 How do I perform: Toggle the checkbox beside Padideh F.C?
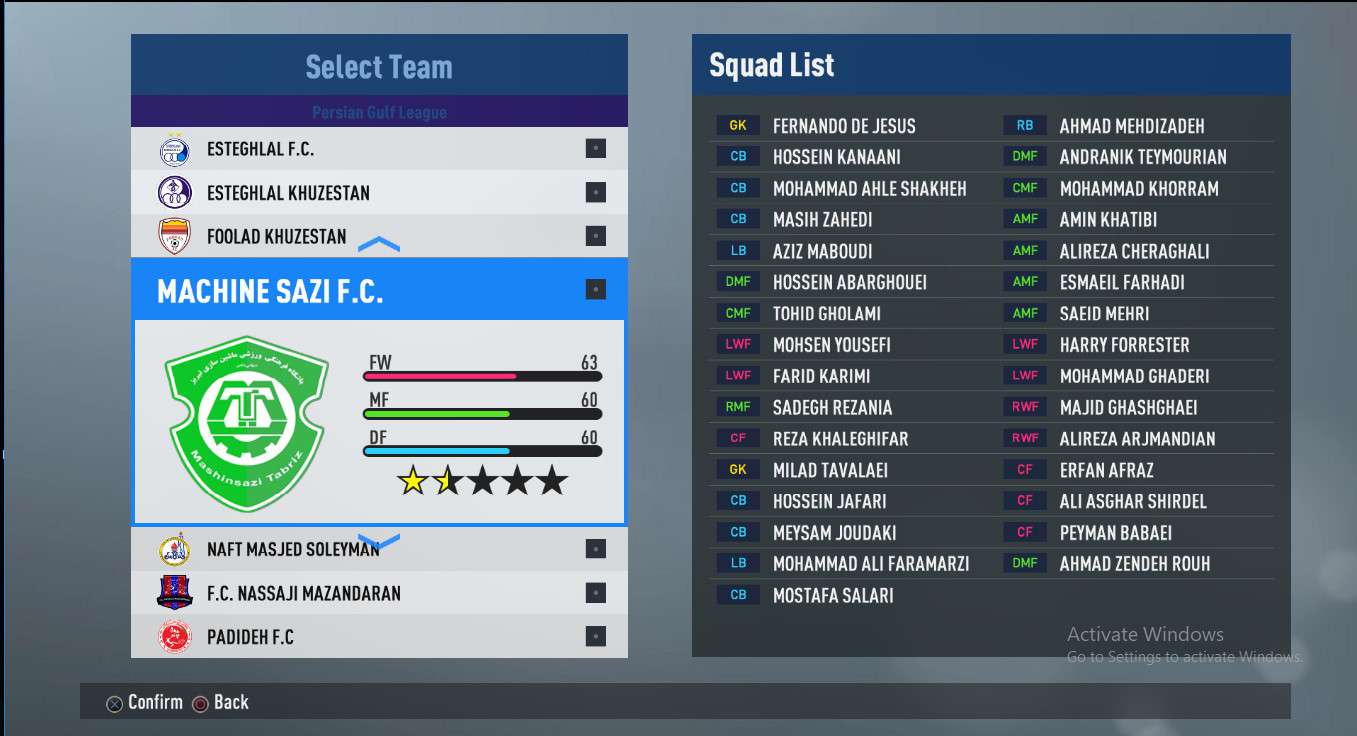pyautogui.click(x=595, y=637)
